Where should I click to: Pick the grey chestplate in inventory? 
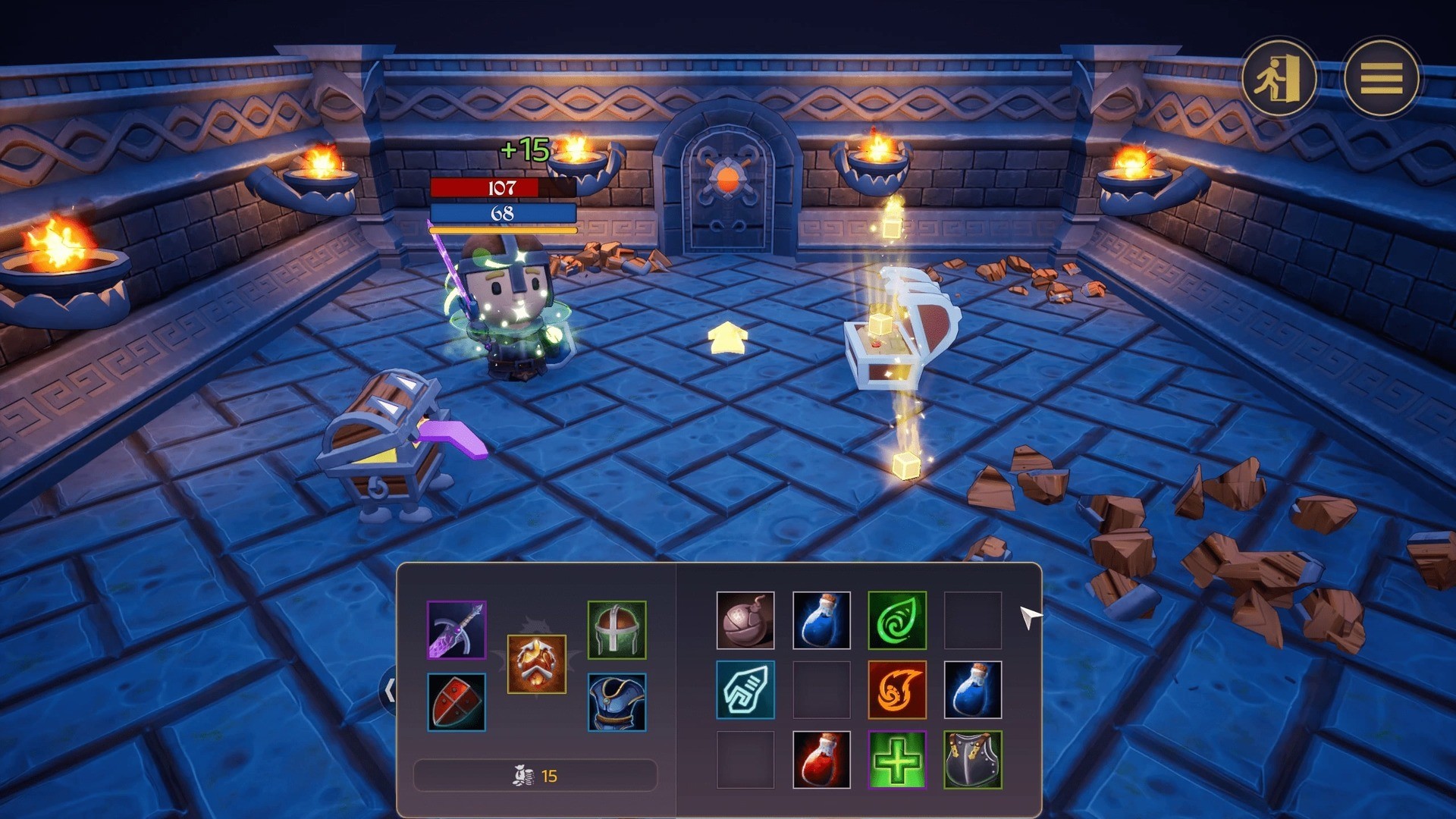973,760
